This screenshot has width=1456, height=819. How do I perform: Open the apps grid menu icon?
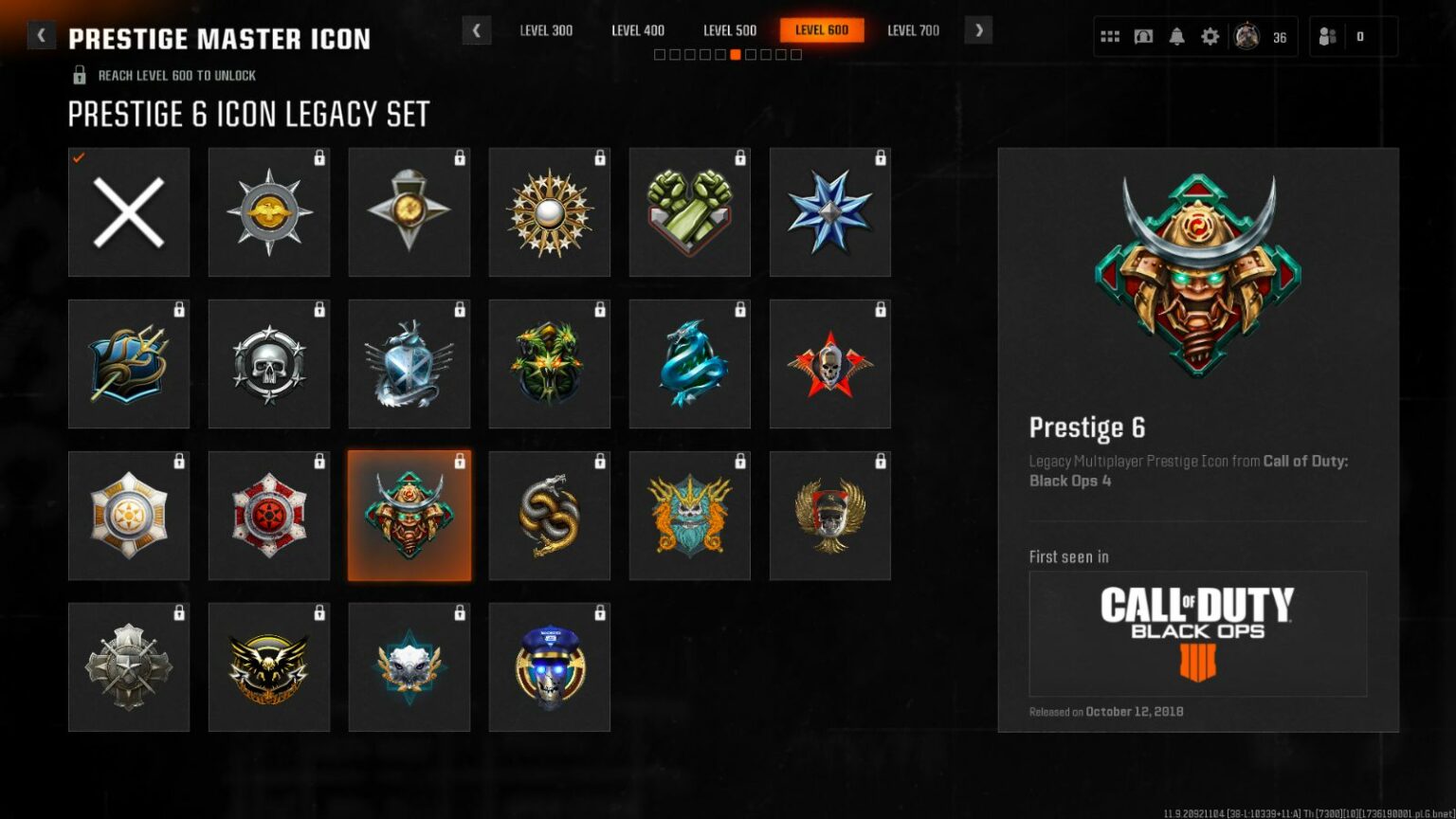pos(1109,36)
